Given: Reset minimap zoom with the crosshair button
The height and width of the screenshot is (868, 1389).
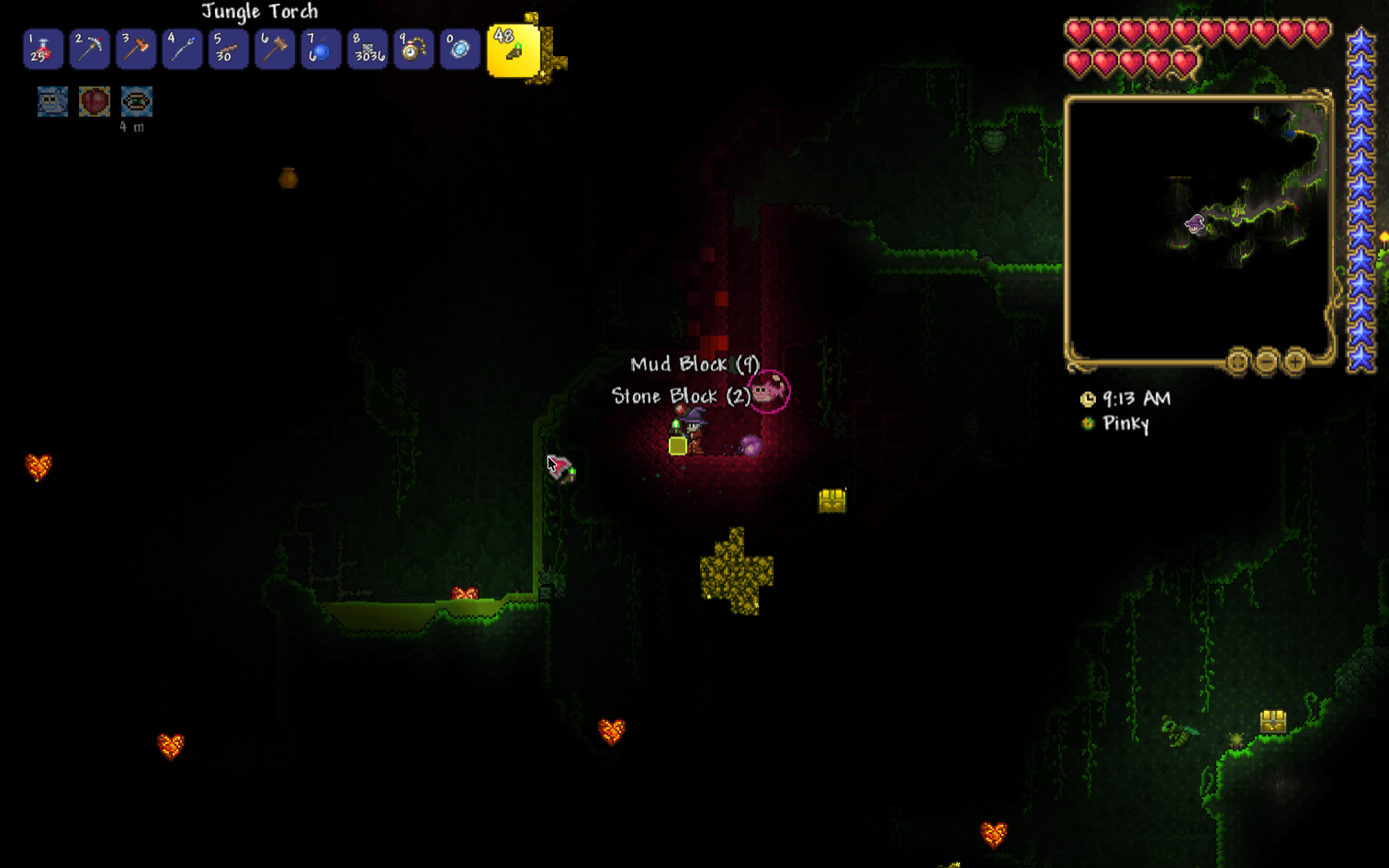Looking at the screenshot, I should point(1237,362).
